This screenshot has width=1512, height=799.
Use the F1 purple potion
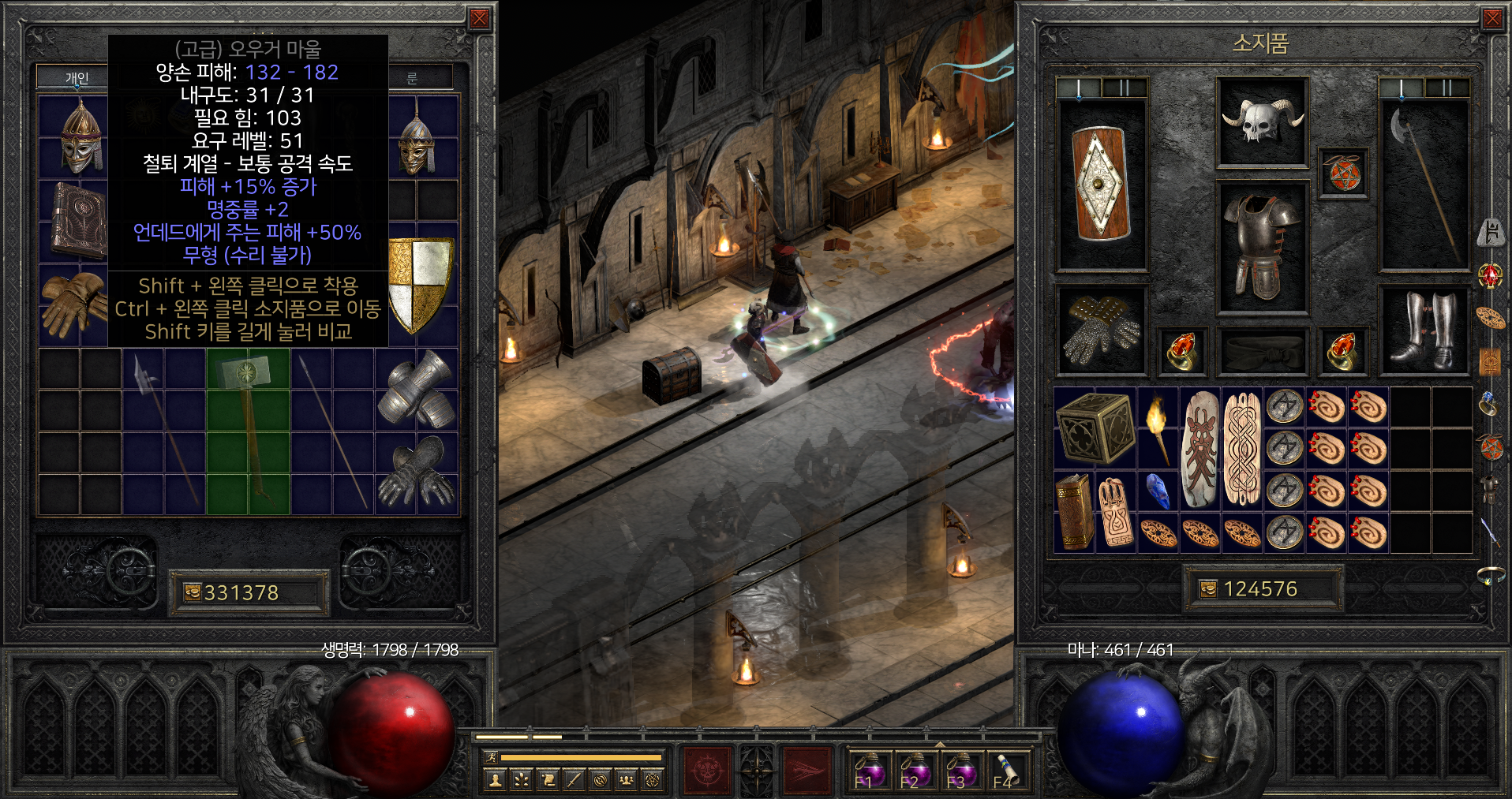coord(870,771)
